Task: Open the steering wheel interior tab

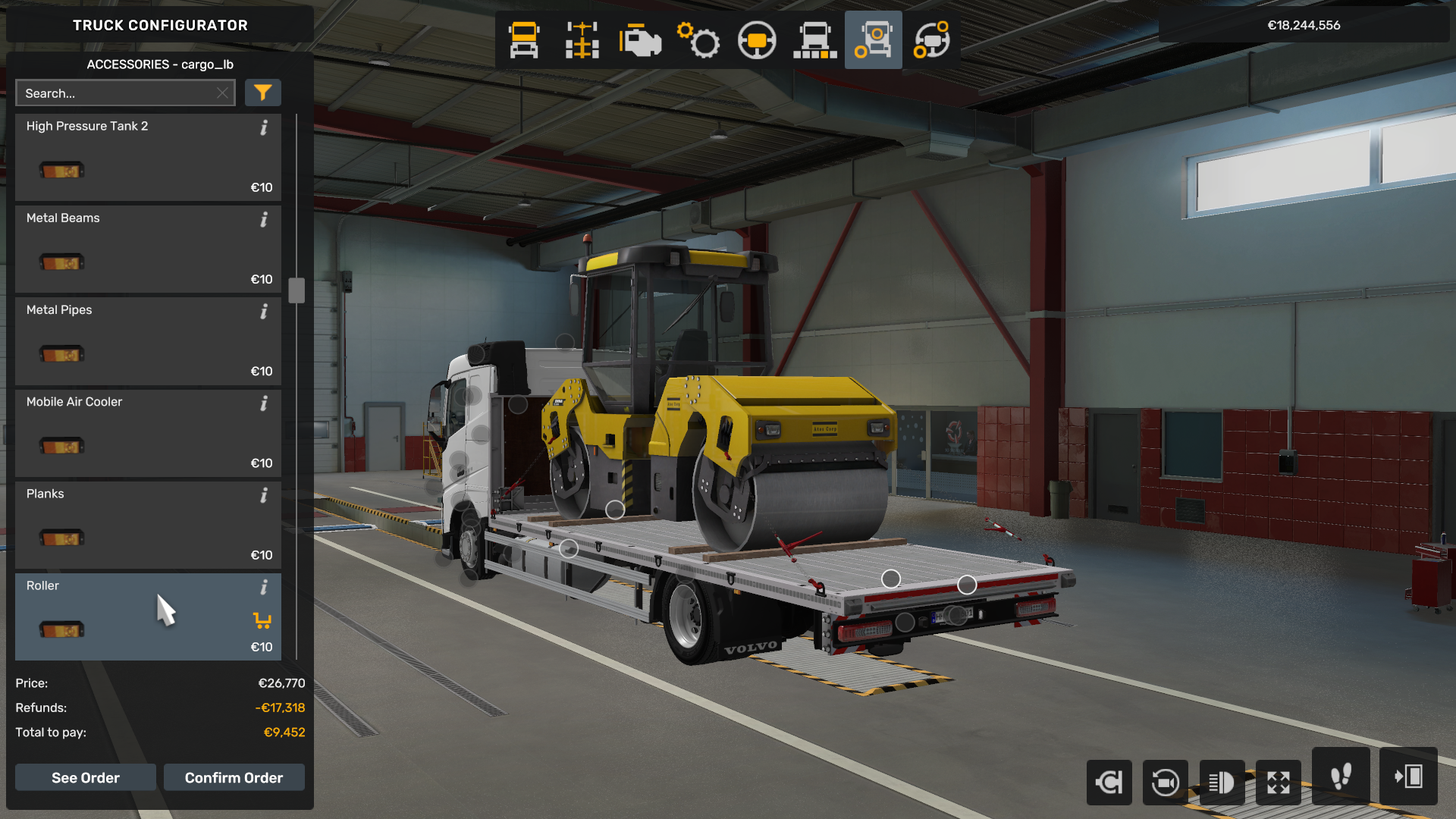Action: [x=757, y=40]
